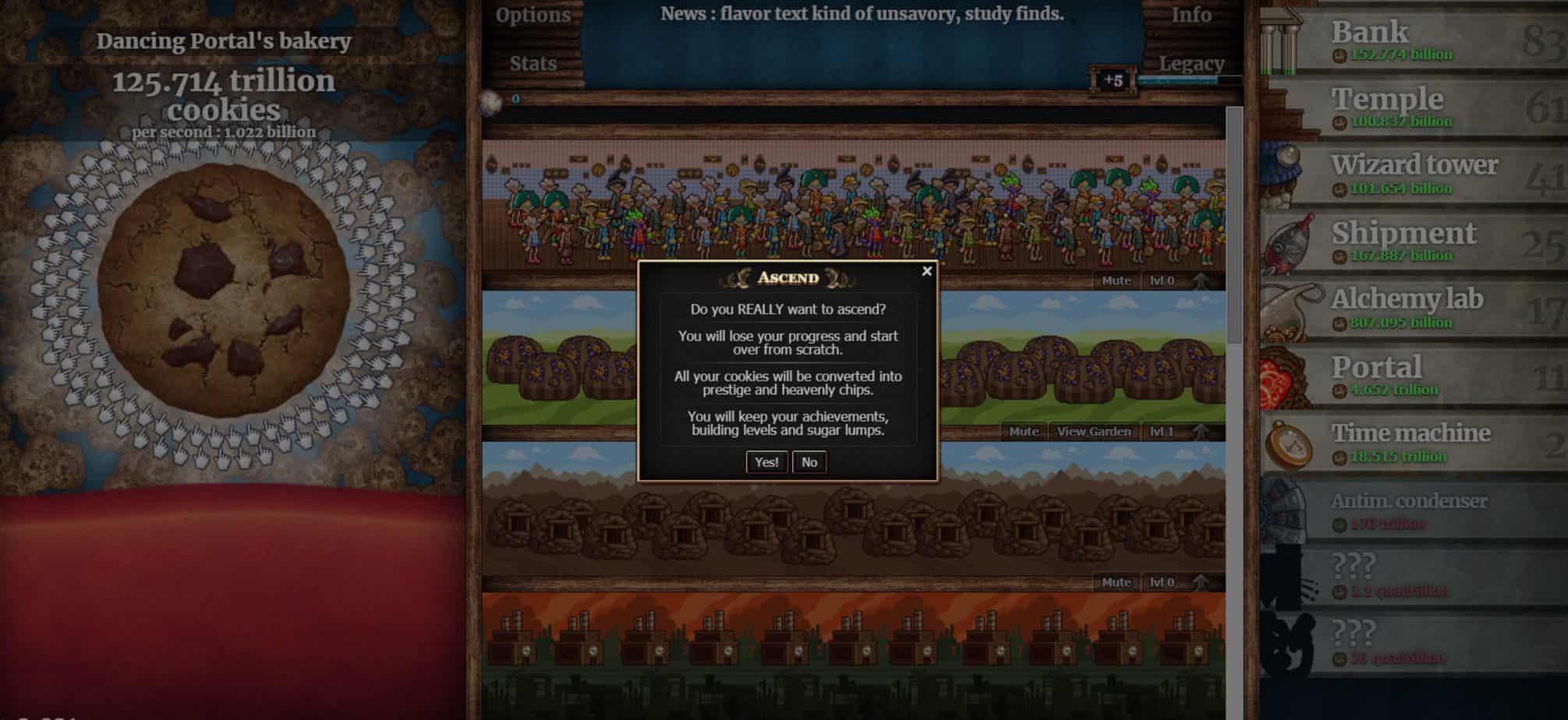Buy a Wizard tower
The image size is (1568, 720).
1413,175
